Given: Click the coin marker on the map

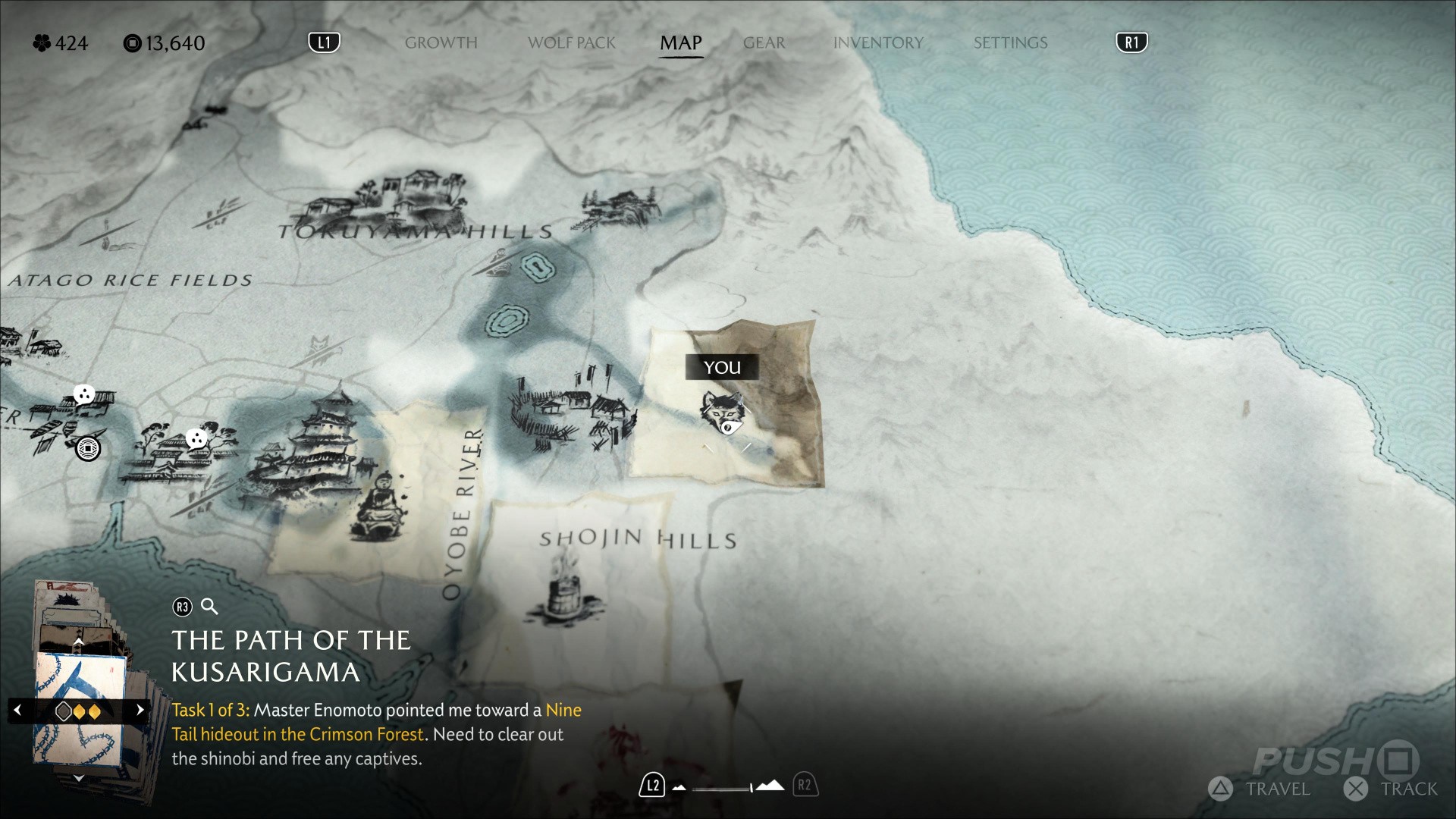Looking at the screenshot, I should tap(88, 449).
